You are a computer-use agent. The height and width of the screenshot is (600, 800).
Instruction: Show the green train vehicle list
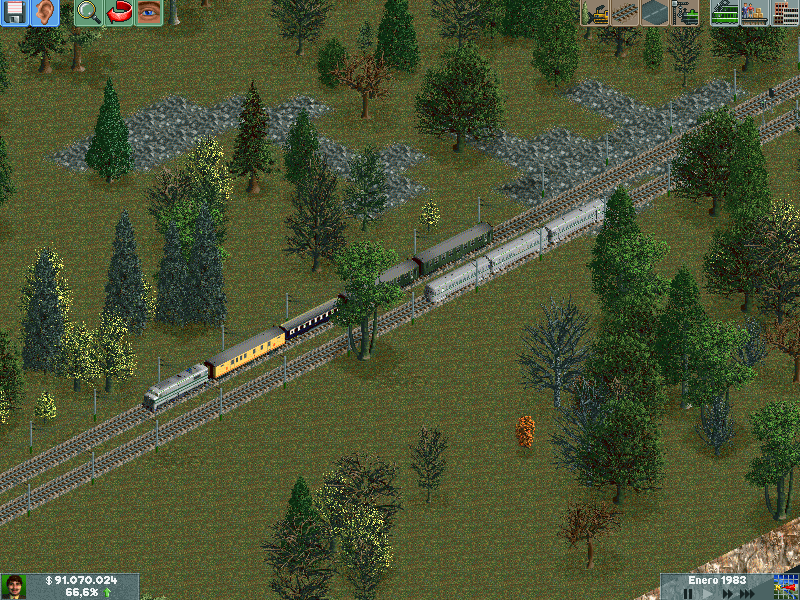pyautogui.click(x=725, y=13)
